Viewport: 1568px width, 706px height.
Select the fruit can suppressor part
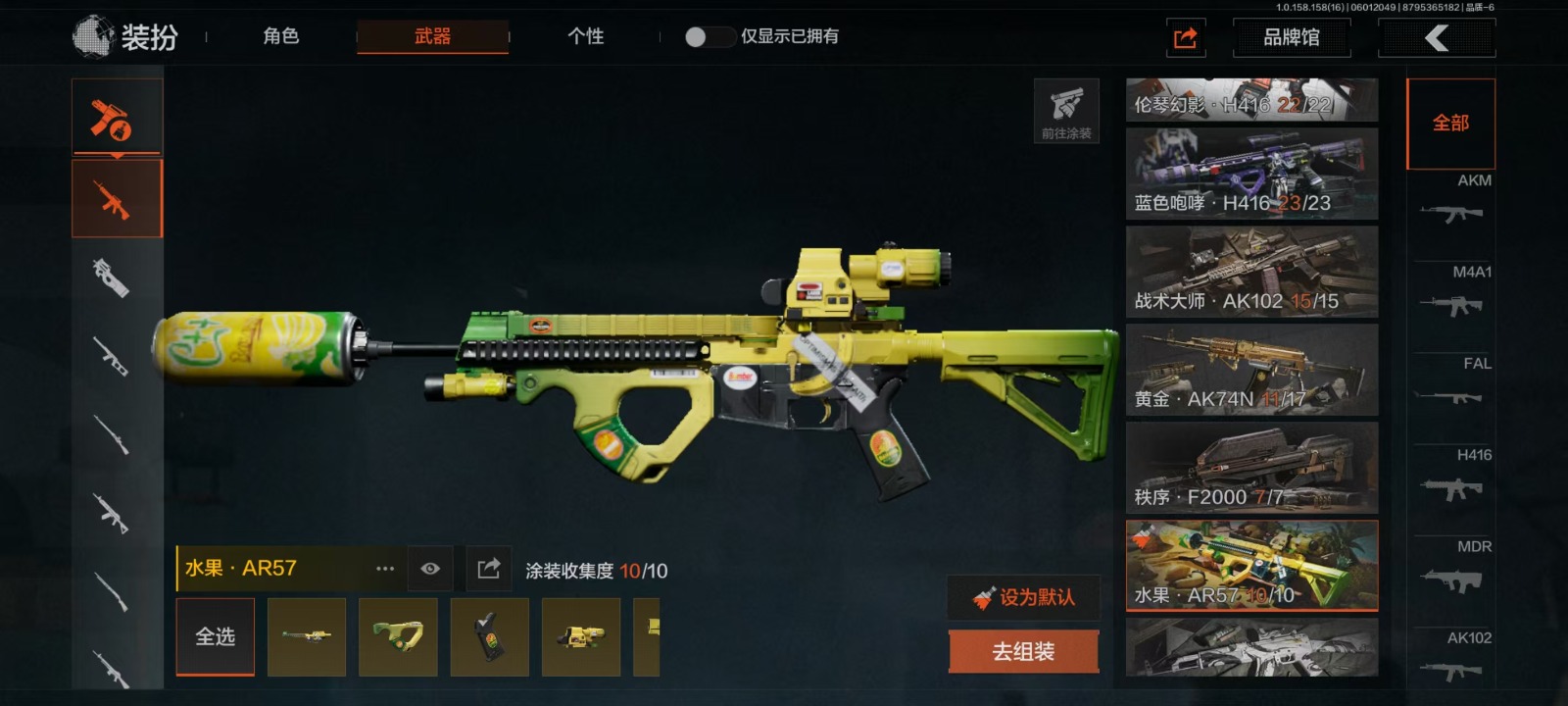point(307,637)
